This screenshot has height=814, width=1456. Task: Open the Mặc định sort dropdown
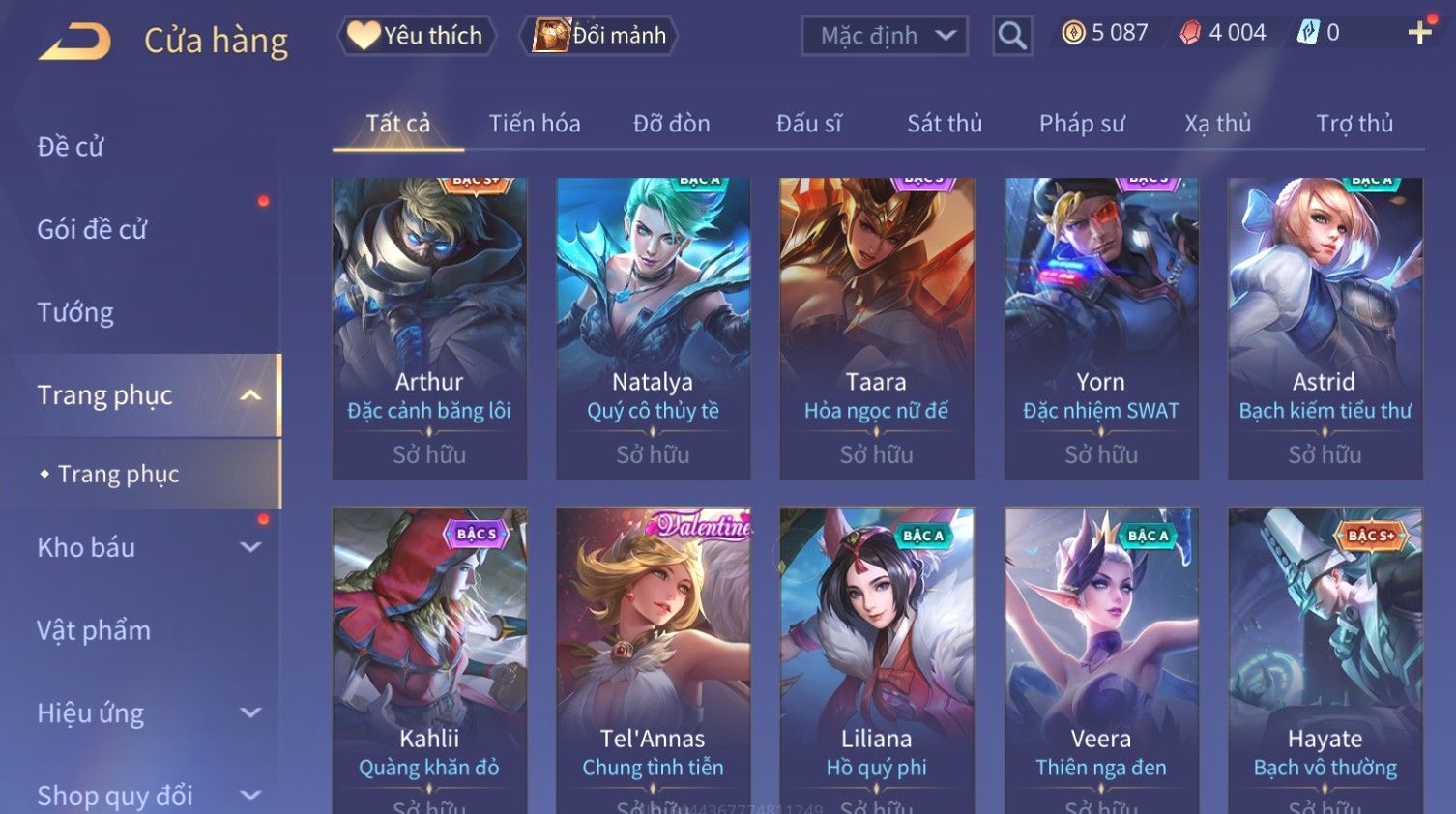tap(884, 37)
